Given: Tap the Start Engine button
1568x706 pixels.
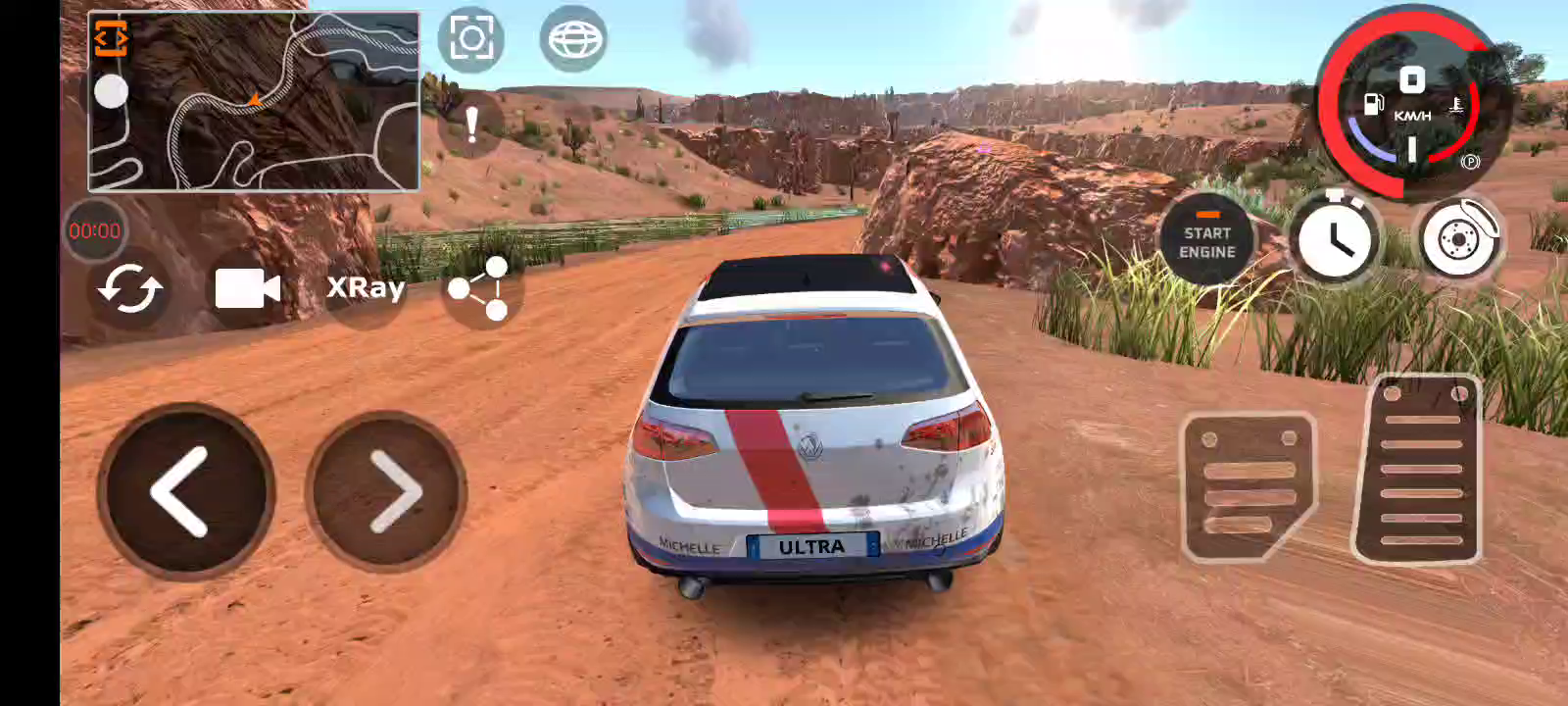Looking at the screenshot, I should [x=1206, y=241].
